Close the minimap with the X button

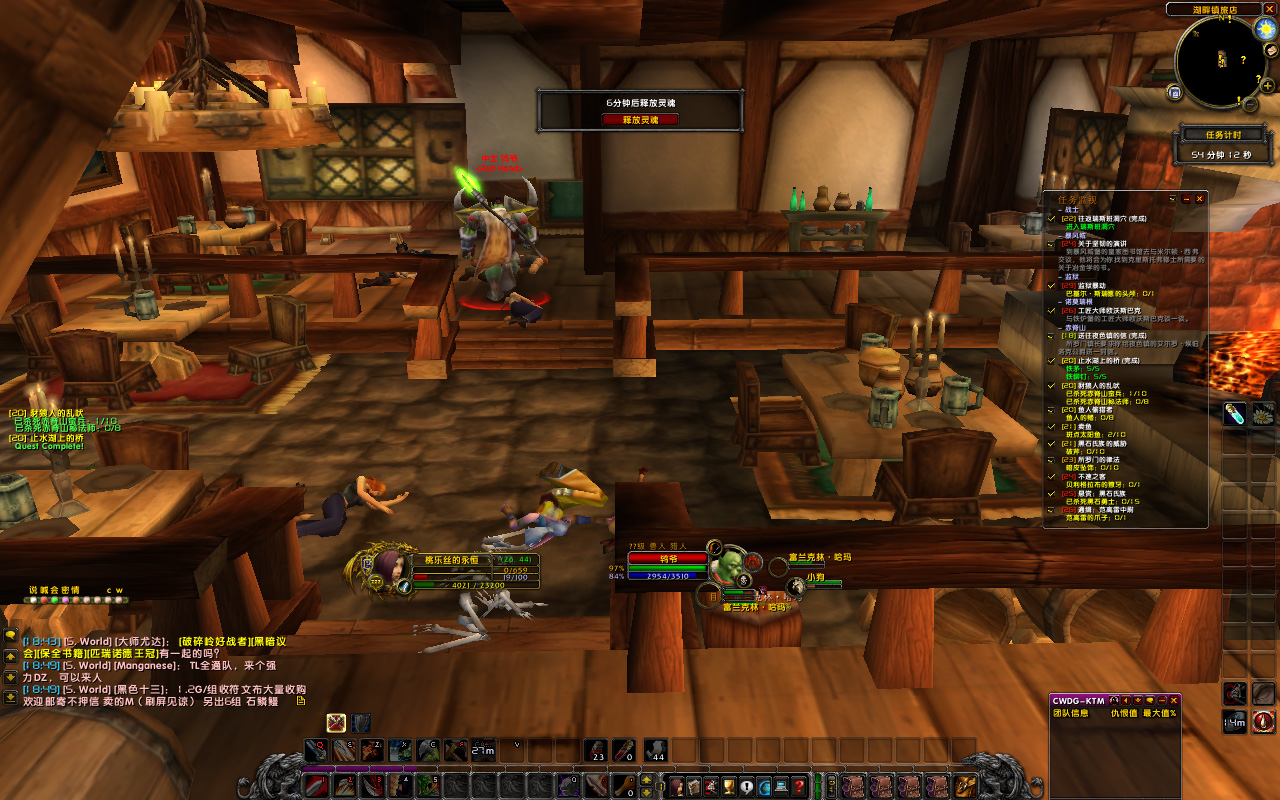pos(1269,9)
